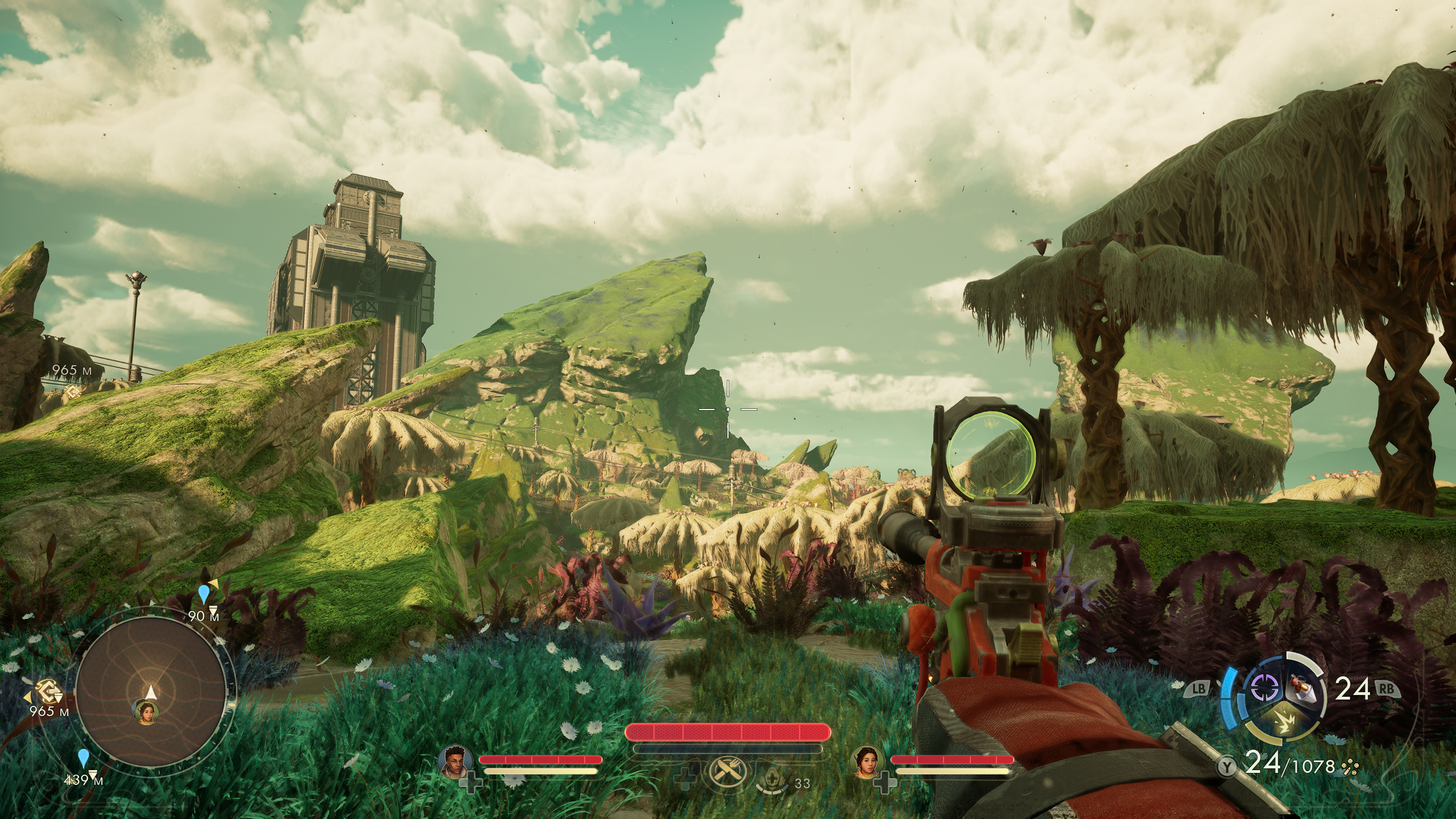Click the blue waypoint pin labeled 439 M
Viewport: 1456px width, 819px height.
(x=84, y=758)
